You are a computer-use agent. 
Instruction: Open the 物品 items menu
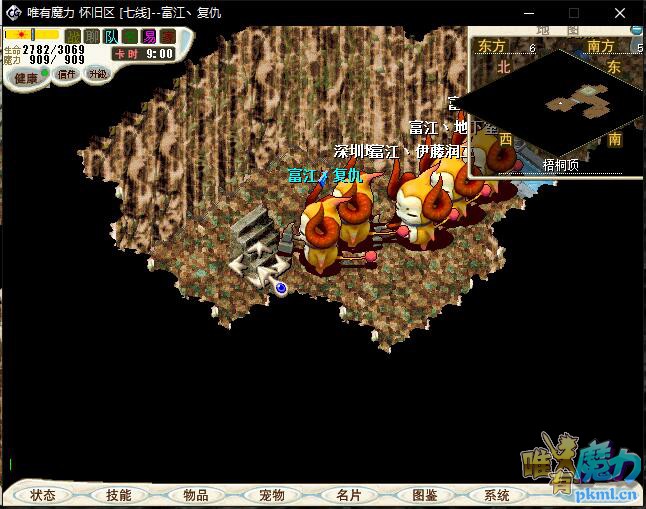click(196, 495)
